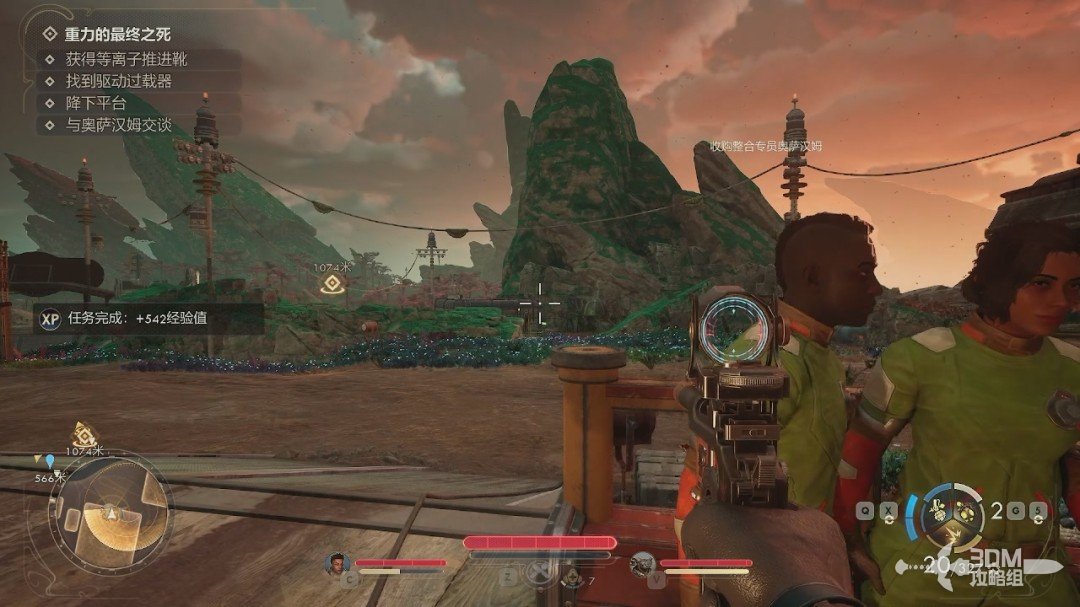This screenshot has width=1080, height=607.
Task: Click the gold quest marker above the minimap
Action: [x=85, y=434]
